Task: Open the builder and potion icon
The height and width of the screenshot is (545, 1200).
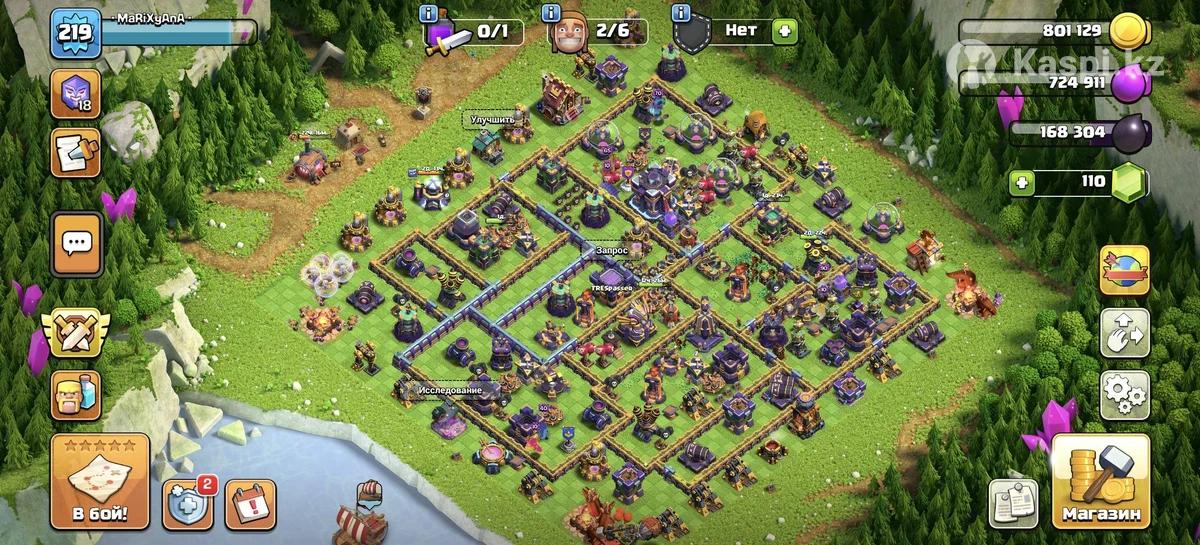Action: (x=75, y=395)
